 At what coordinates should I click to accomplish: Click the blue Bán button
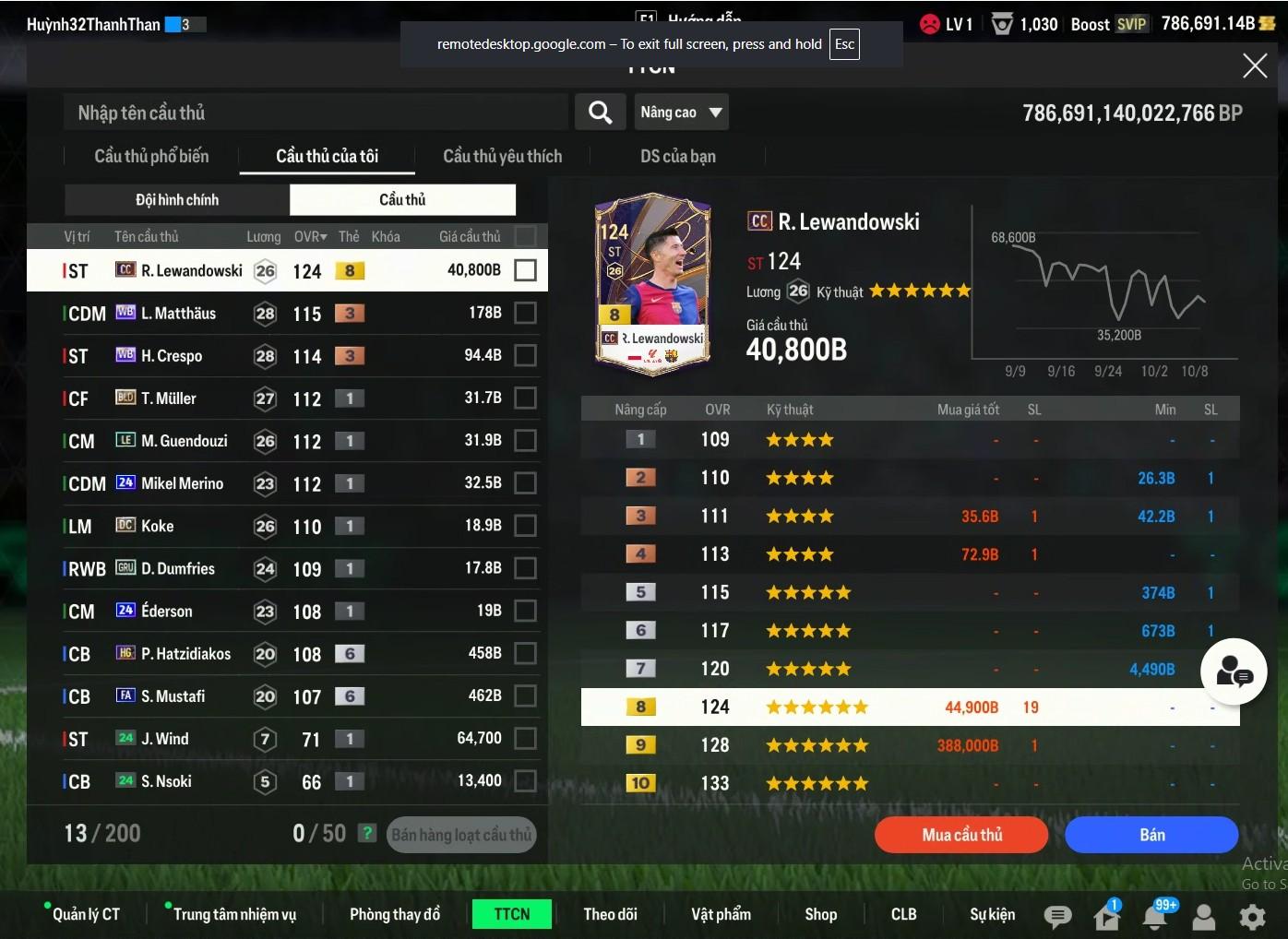point(1151,835)
